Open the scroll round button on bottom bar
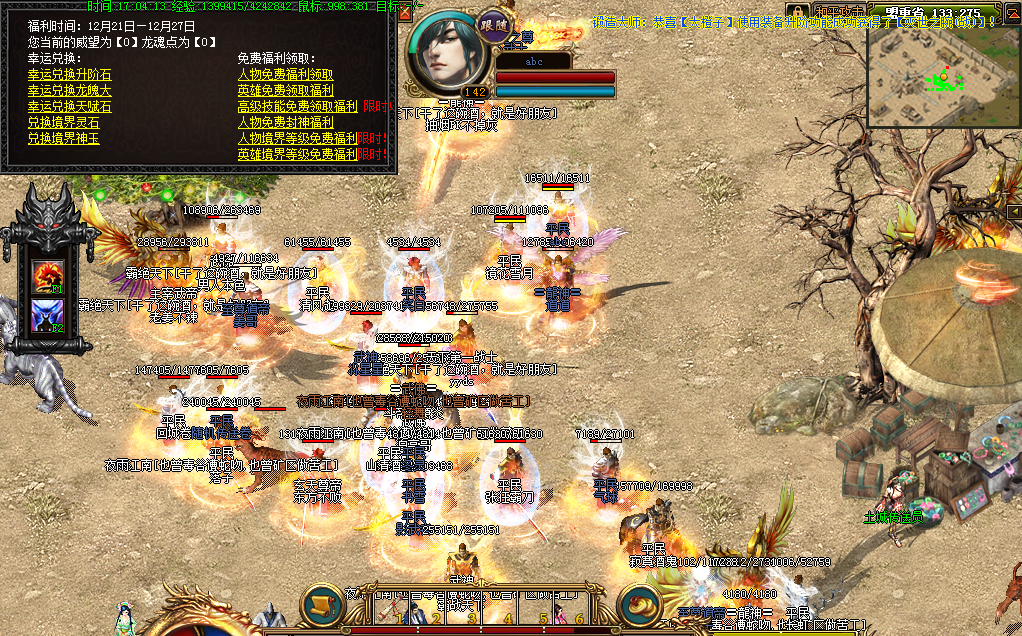1022x636 pixels. tap(323, 605)
